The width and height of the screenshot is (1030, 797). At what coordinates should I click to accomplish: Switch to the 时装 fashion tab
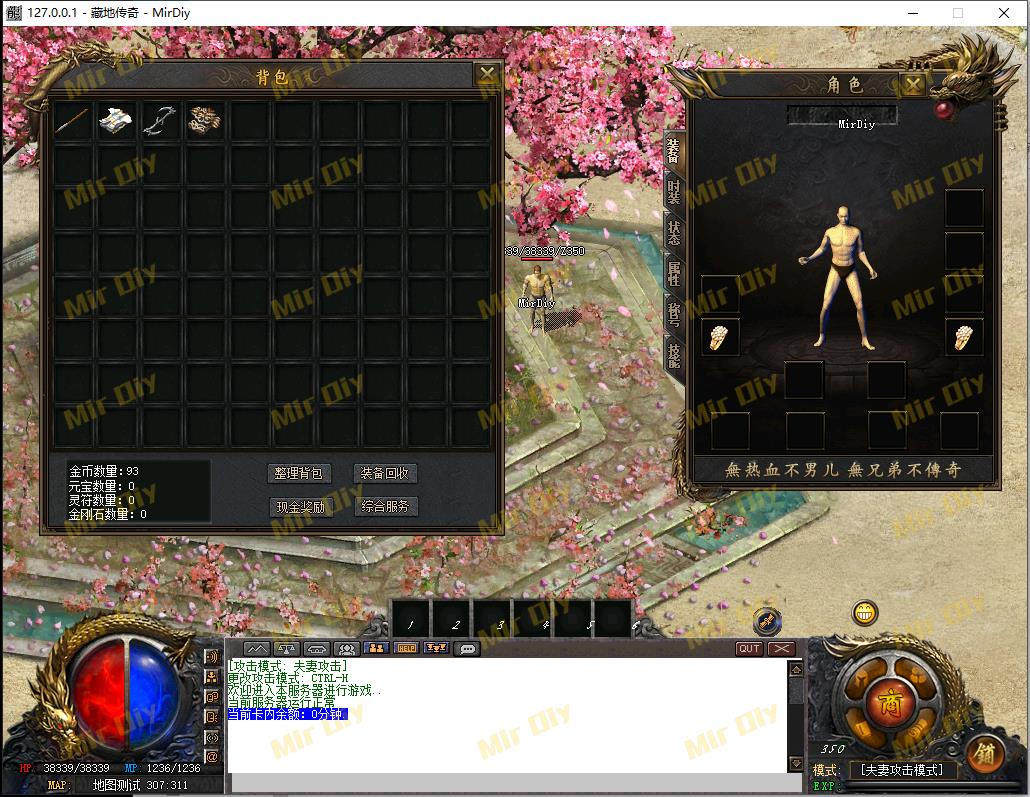point(674,192)
